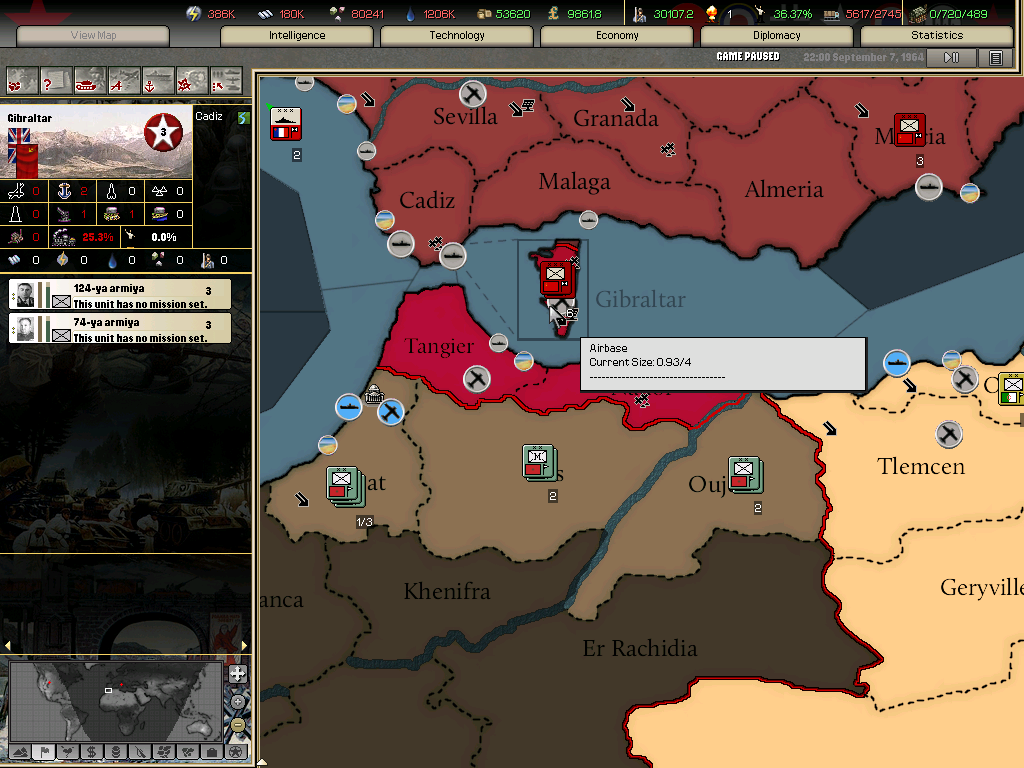This screenshot has height=768, width=1024.
Task: Return to the View Map tab
Action: coord(93,36)
